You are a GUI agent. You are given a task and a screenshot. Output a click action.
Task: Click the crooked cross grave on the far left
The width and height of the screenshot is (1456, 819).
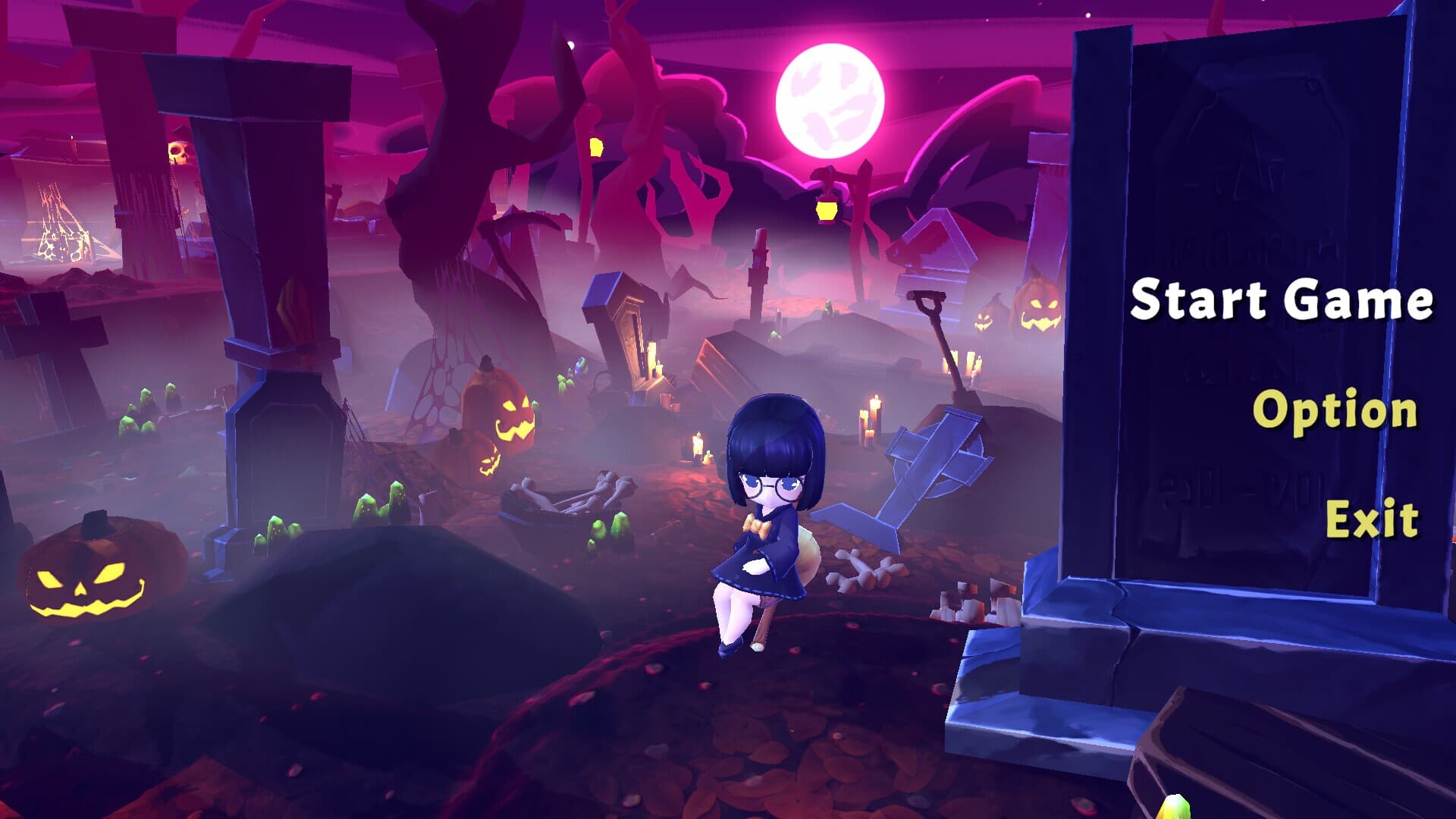tap(57, 334)
